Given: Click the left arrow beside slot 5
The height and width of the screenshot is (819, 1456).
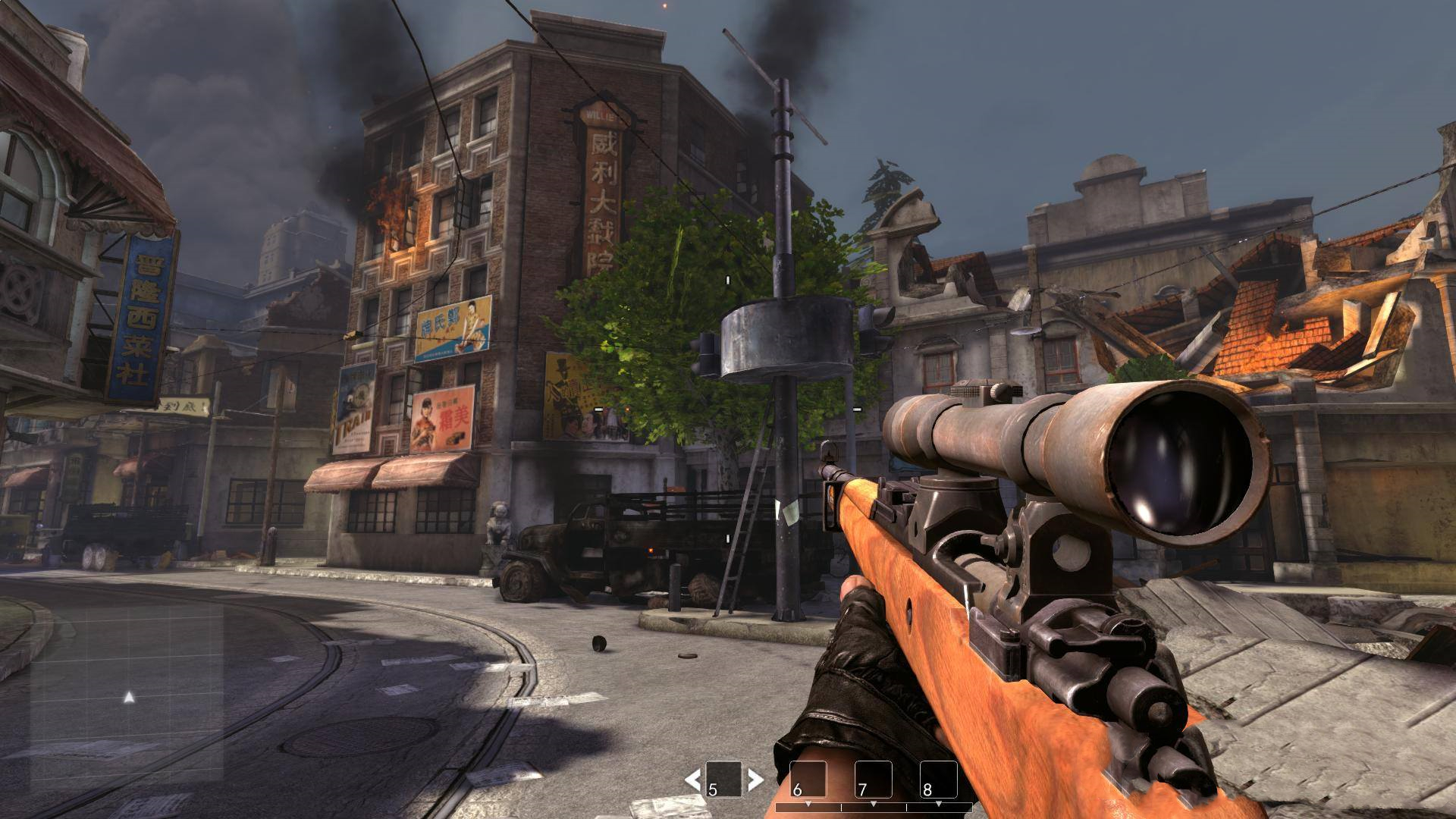Looking at the screenshot, I should (x=692, y=779).
